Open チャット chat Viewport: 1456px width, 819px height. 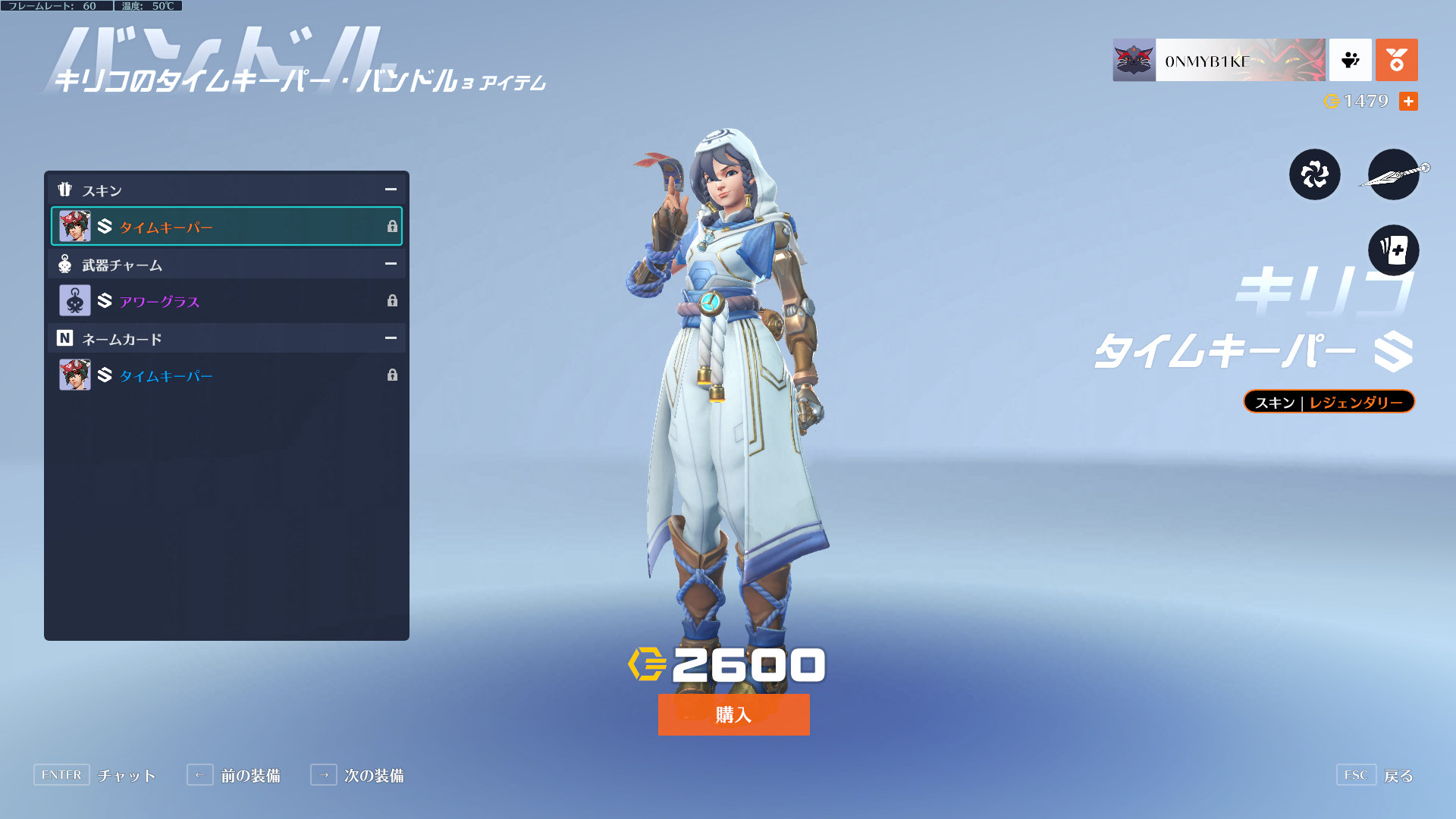95,775
